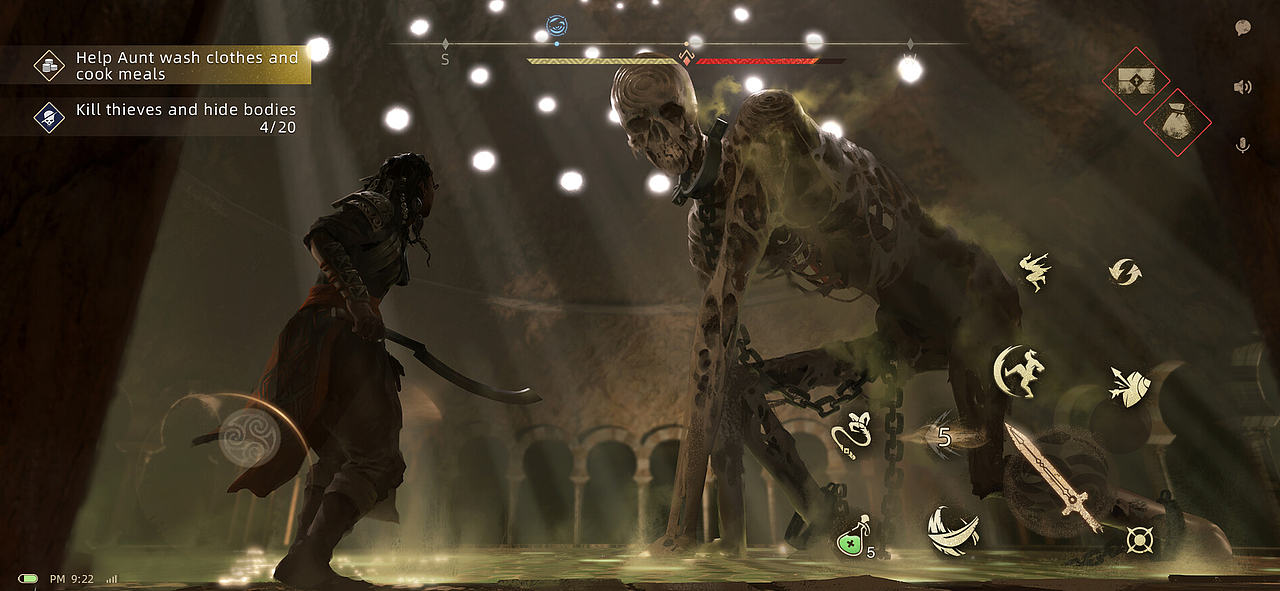Activate the crescent moon leaping figure skill
The width and height of the screenshot is (1280, 591).
pos(1020,372)
